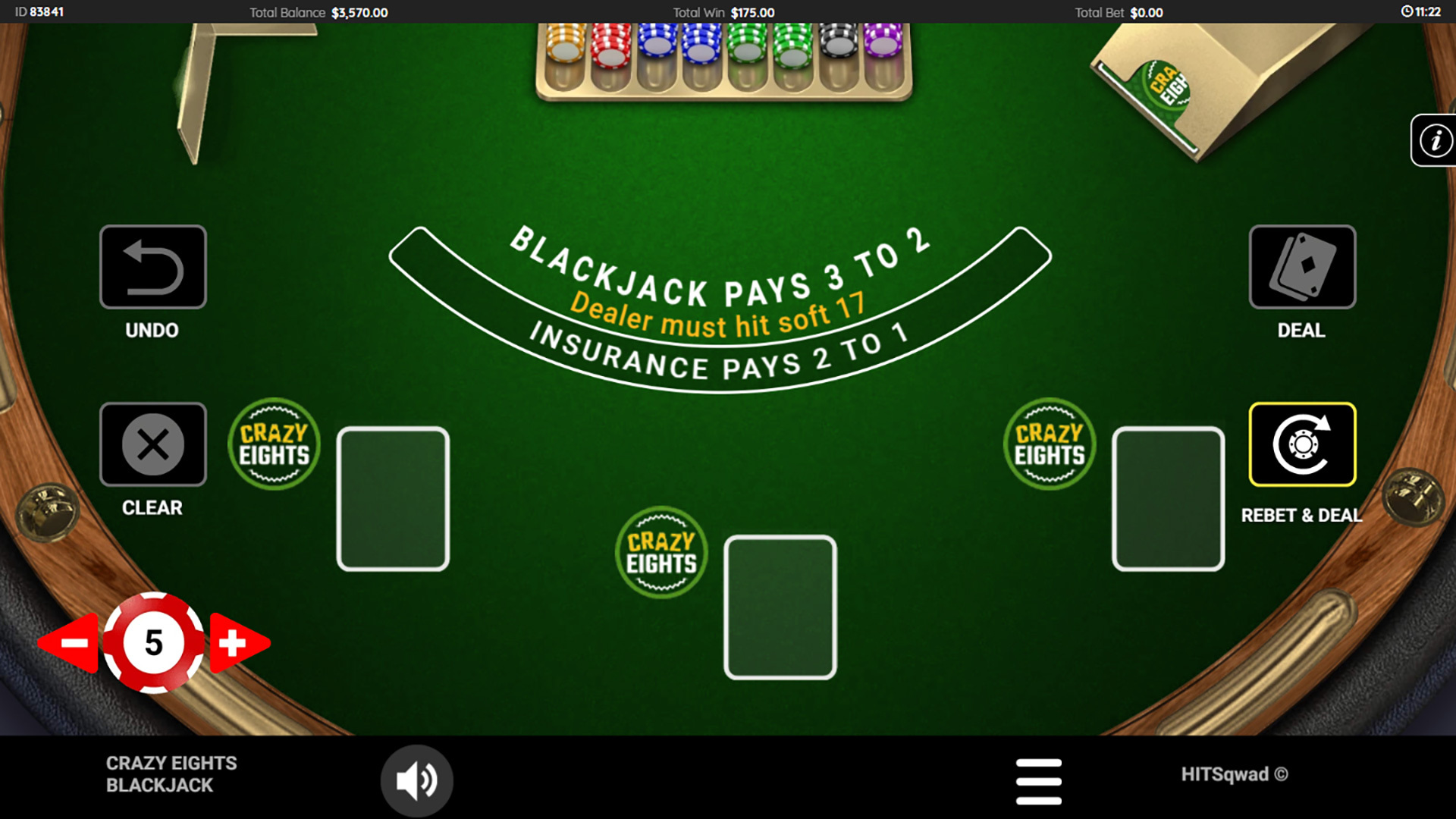
Task: Place a Crazy Eights side bet on left spot
Action: coord(274,444)
